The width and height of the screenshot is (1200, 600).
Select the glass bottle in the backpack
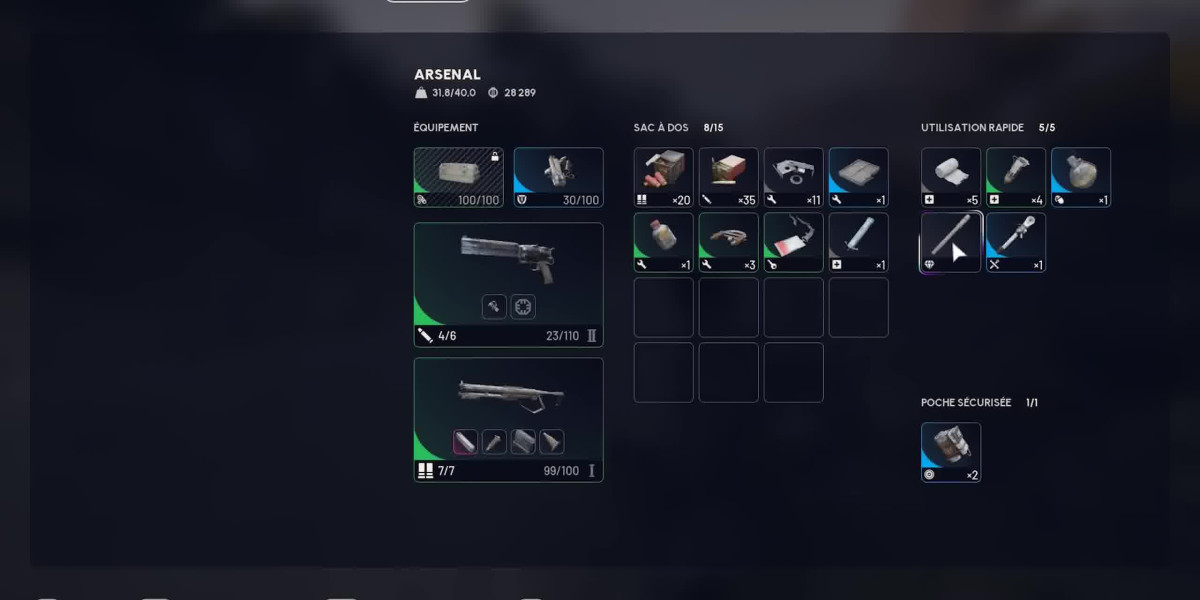(663, 242)
